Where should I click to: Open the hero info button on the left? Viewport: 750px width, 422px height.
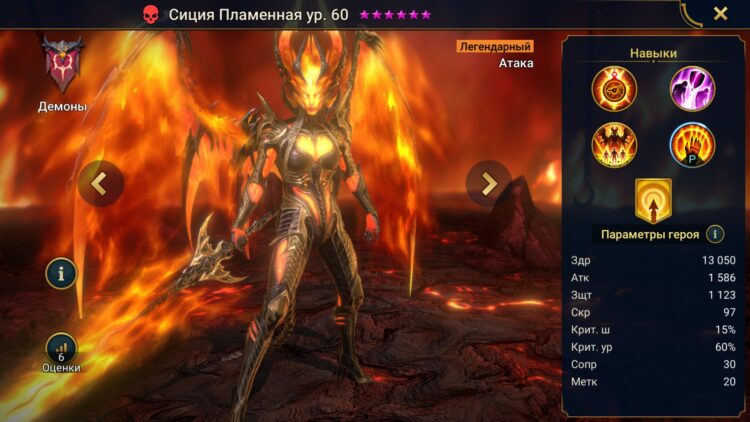(61, 274)
